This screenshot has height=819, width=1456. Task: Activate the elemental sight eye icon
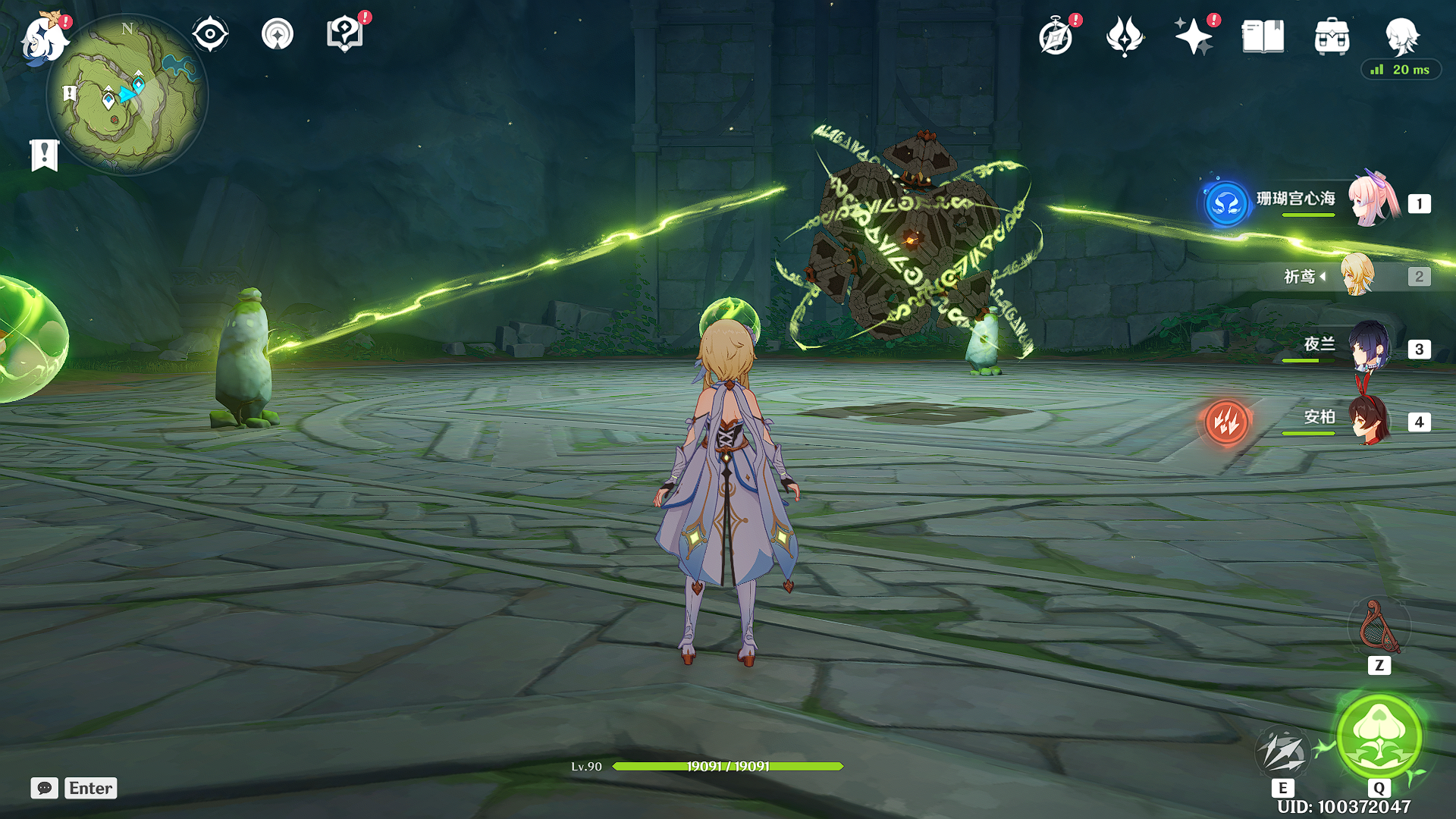[210, 35]
